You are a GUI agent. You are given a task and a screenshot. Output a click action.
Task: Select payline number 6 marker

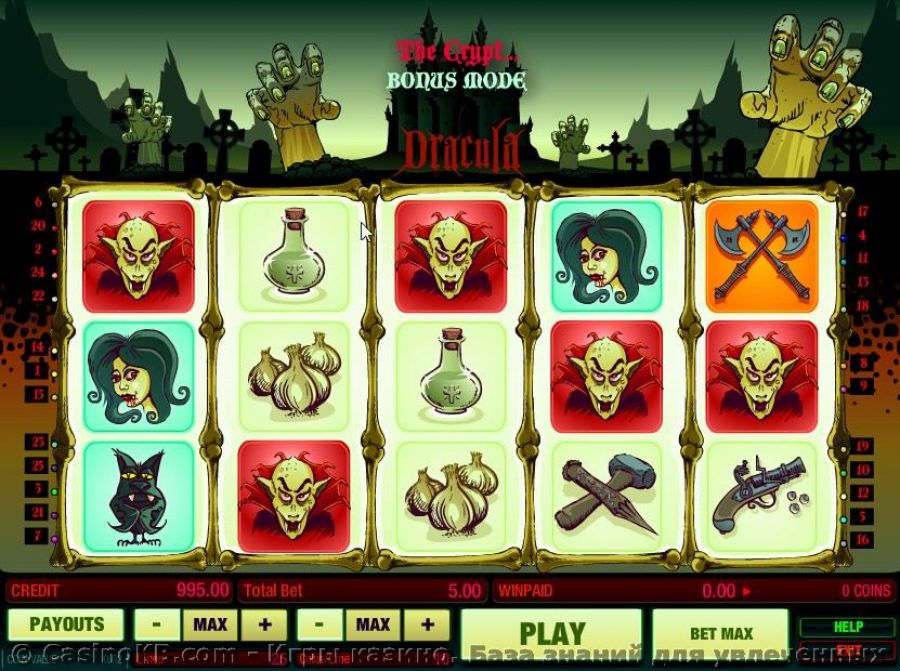pyautogui.click(x=38, y=203)
